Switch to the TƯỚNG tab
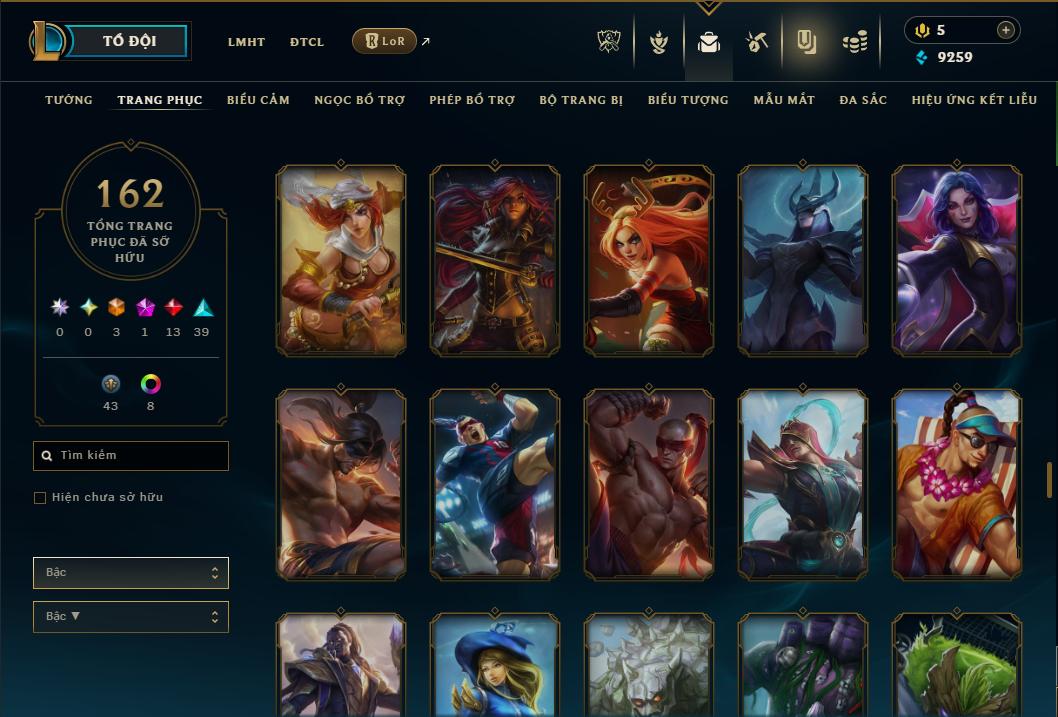1058x717 pixels. pos(69,100)
